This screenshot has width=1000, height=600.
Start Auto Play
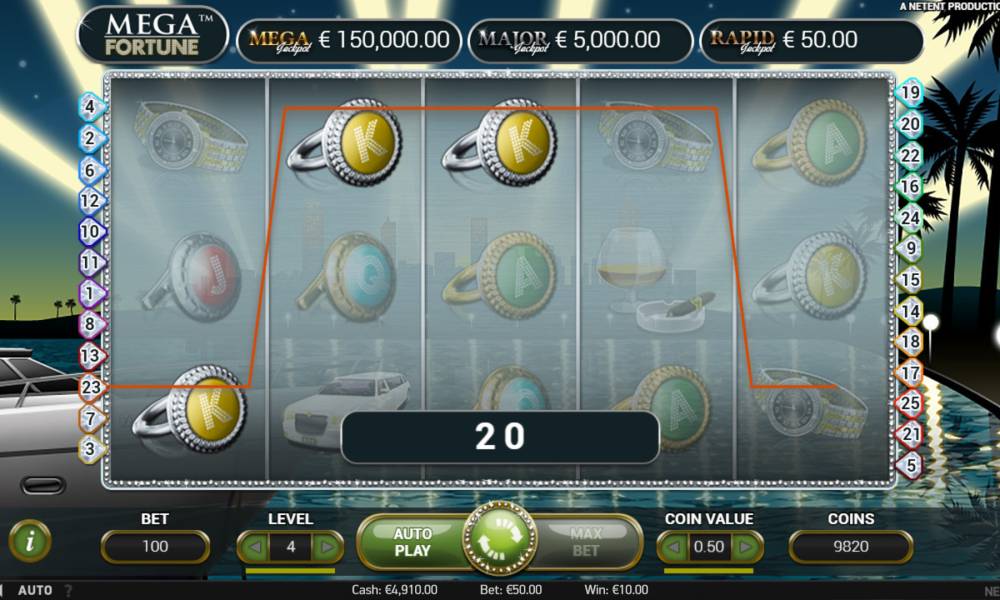point(412,542)
